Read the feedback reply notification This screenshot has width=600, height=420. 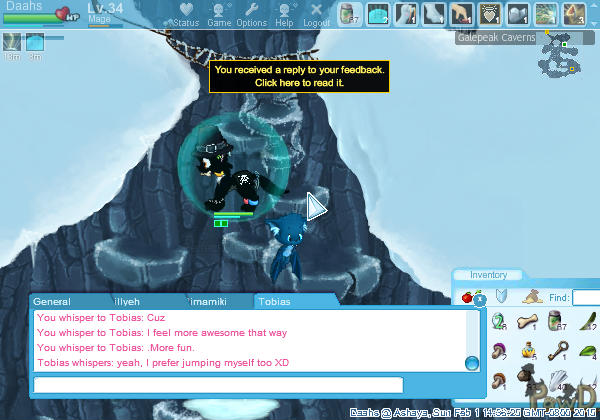(x=299, y=77)
